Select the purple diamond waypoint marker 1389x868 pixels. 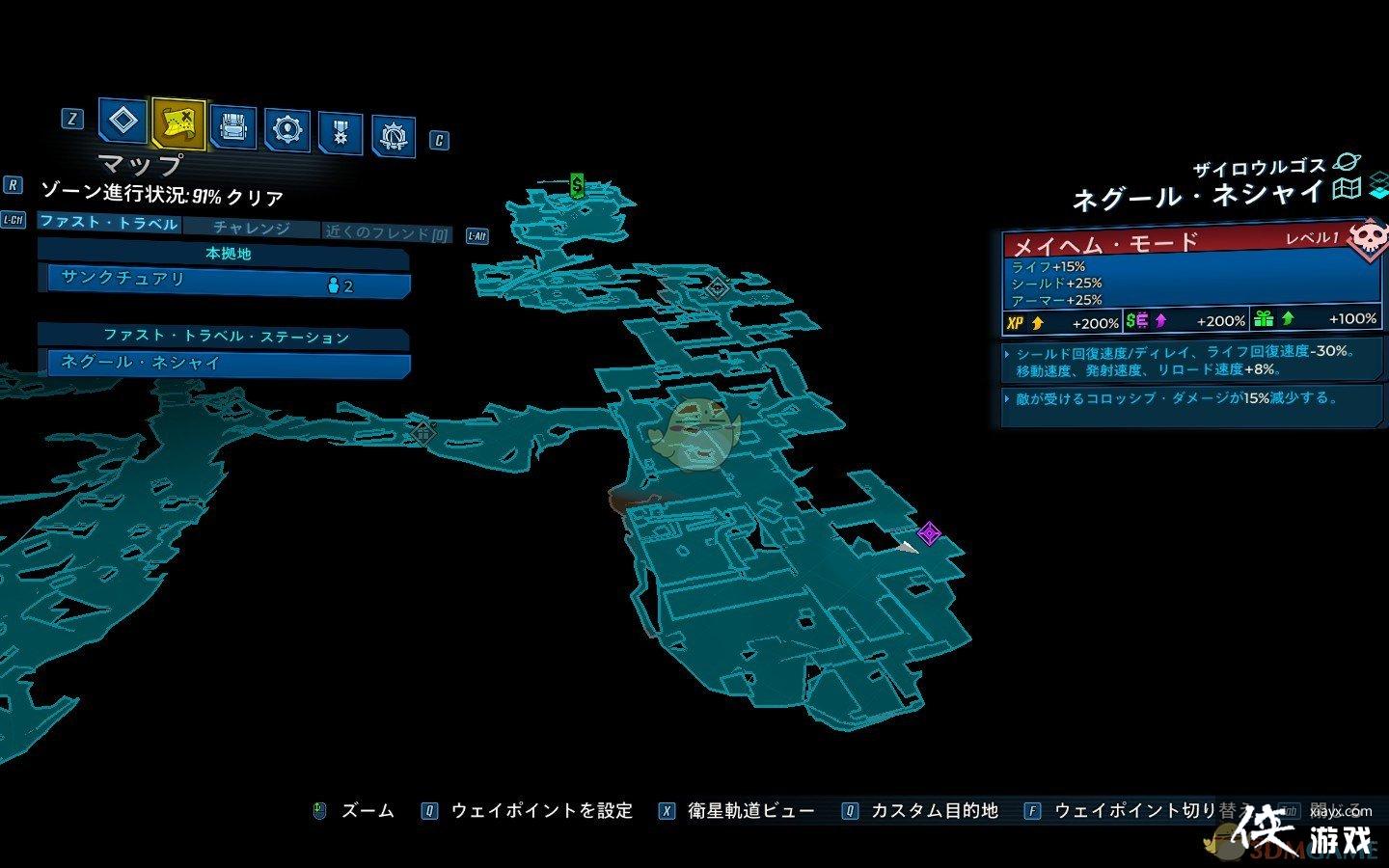pyautogui.click(x=929, y=532)
